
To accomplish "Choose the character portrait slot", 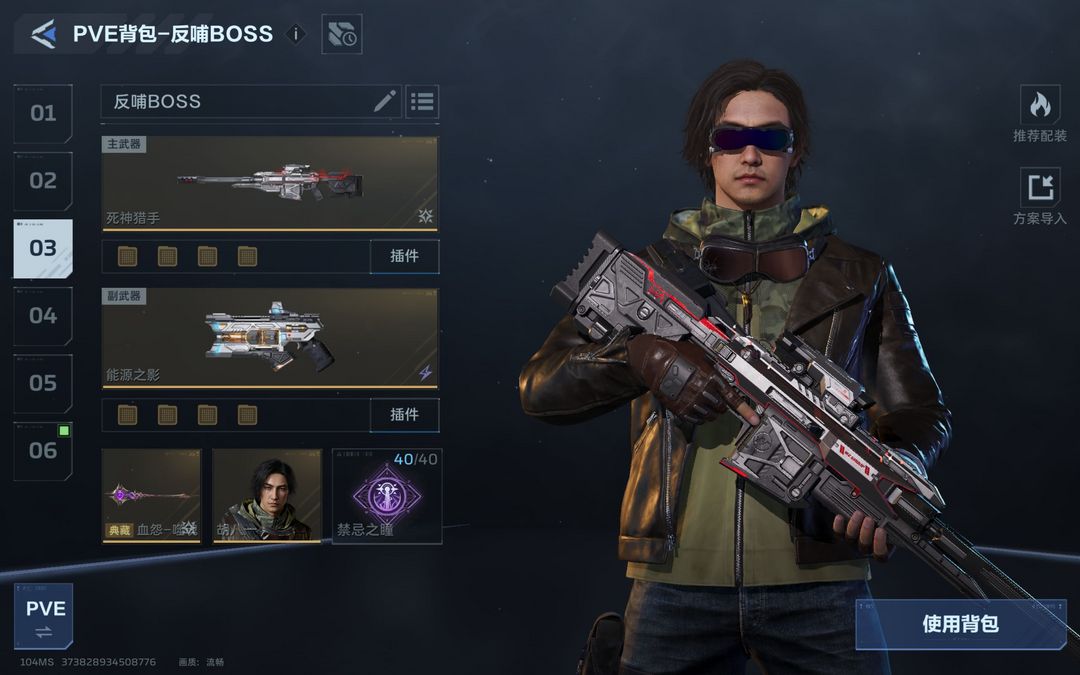I will point(267,495).
